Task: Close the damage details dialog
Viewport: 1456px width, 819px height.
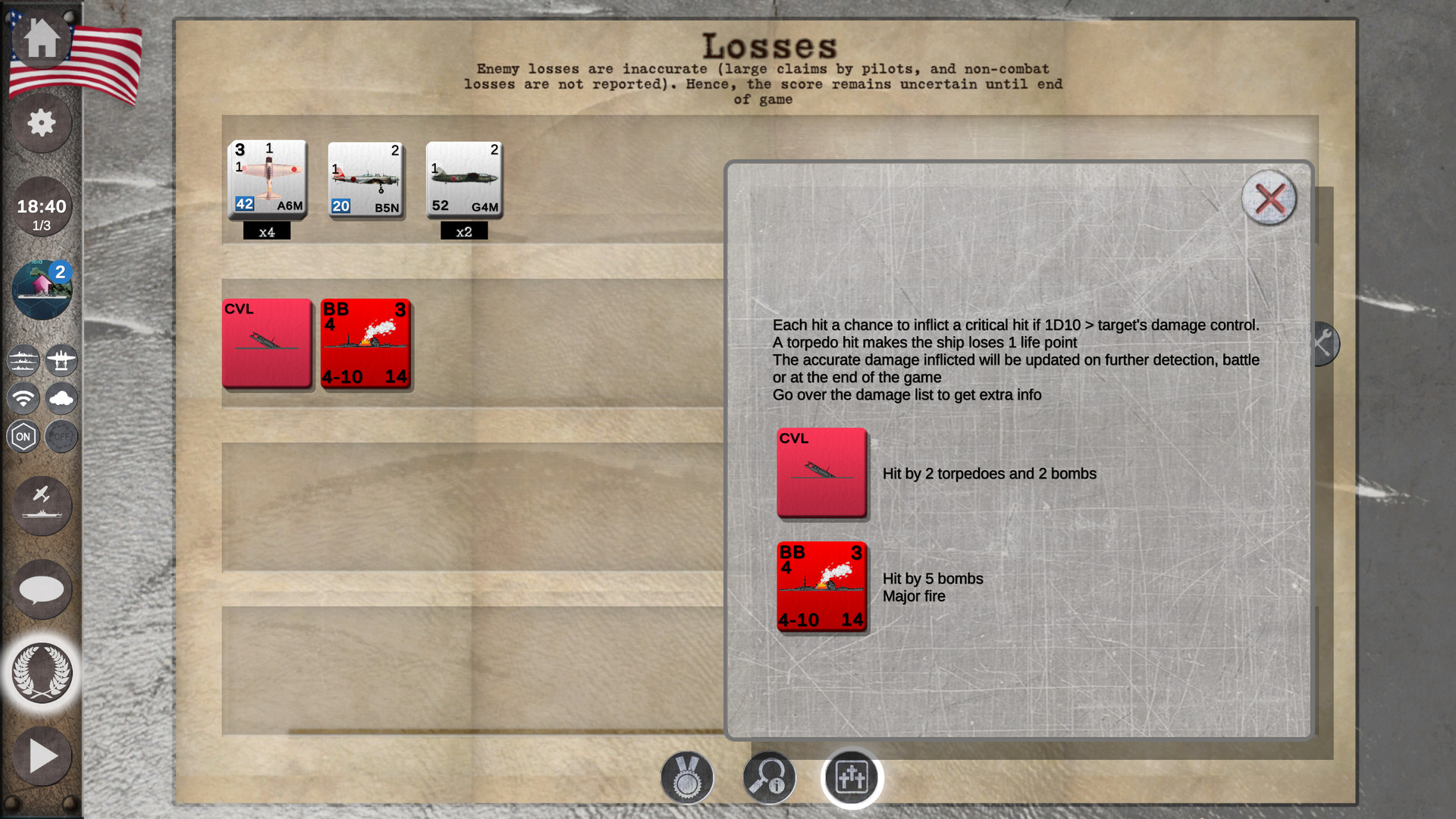Action: [1268, 199]
